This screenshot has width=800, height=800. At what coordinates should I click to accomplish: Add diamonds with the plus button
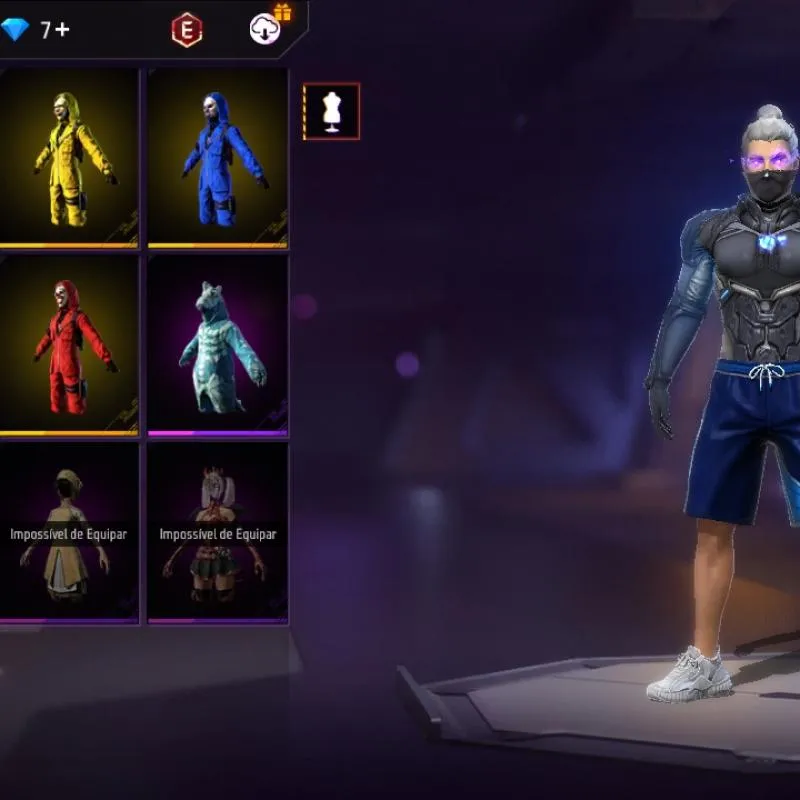pyautogui.click(x=62, y=30)
